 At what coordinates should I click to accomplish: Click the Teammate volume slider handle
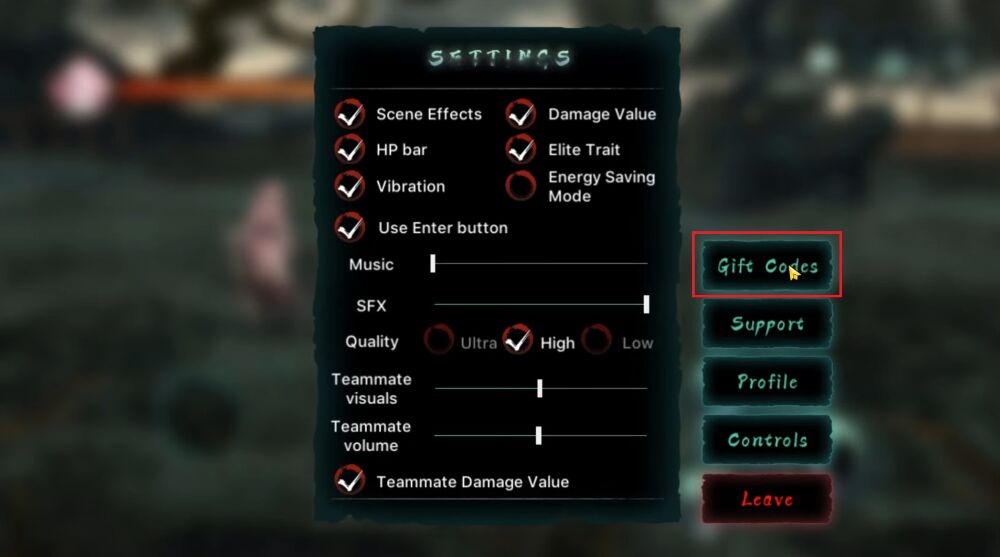[x=539, y=435]
